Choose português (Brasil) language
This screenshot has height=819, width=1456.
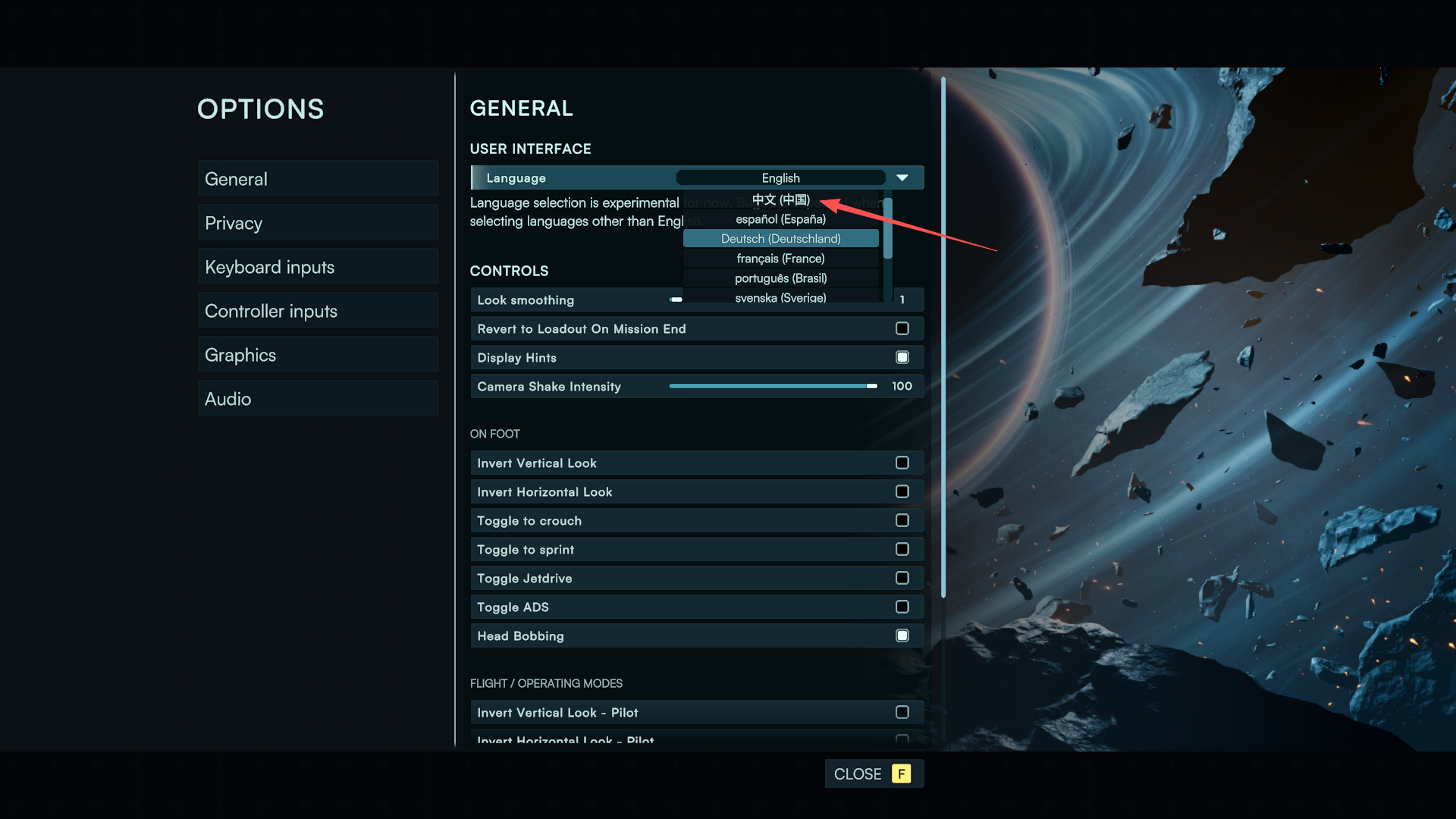[x=780, y=278]
